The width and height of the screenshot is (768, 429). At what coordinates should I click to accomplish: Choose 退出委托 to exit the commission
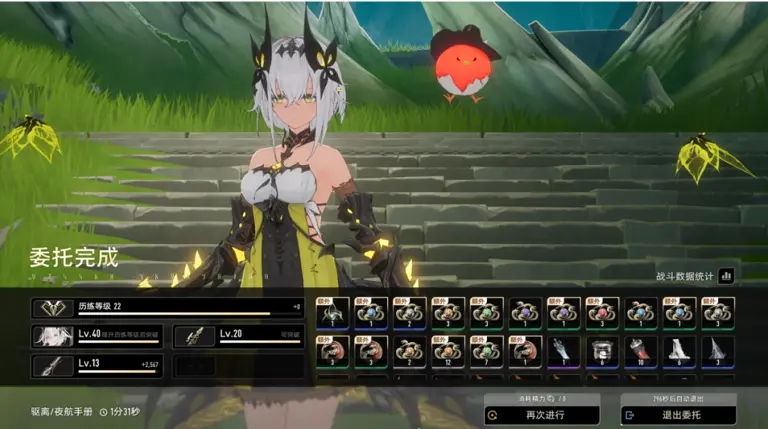click(678, 414)
